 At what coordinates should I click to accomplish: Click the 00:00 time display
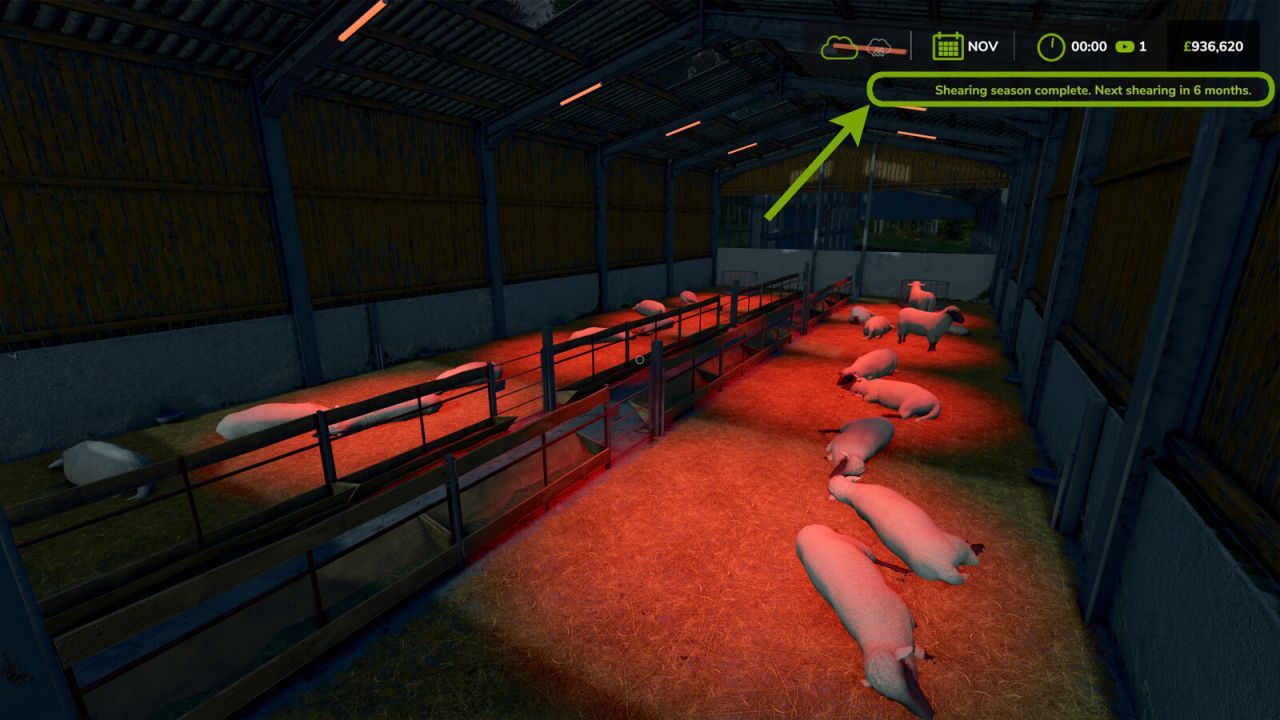(x=1087, y=46)
